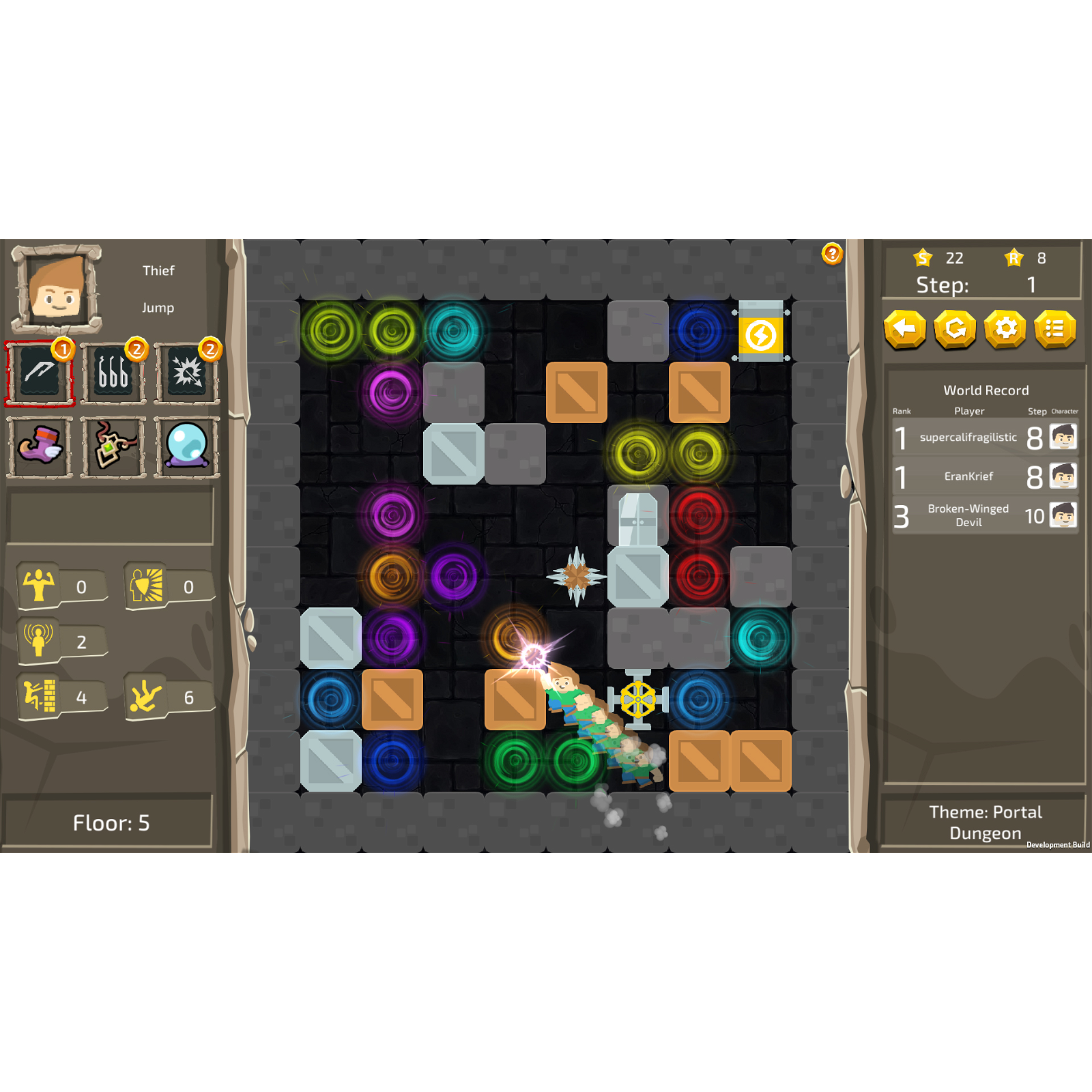Select the EranKrief leaderboard entry
1092x1092 pixels.
[x=969, y=476]
